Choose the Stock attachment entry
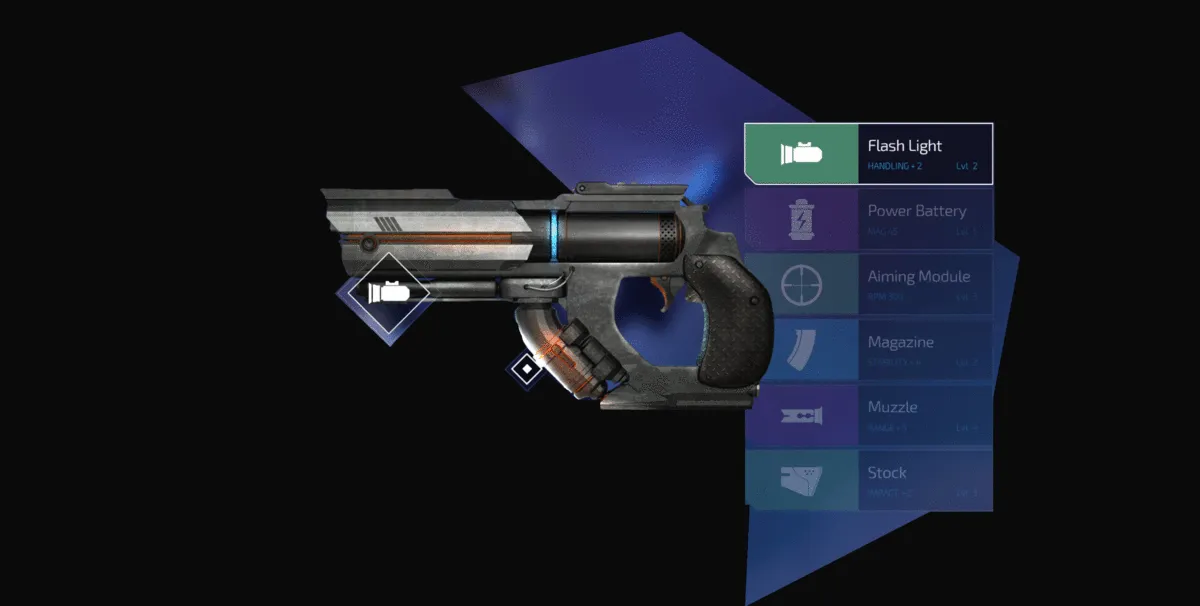The width and height of the screenshot is (1200, 606). (868, 480)
